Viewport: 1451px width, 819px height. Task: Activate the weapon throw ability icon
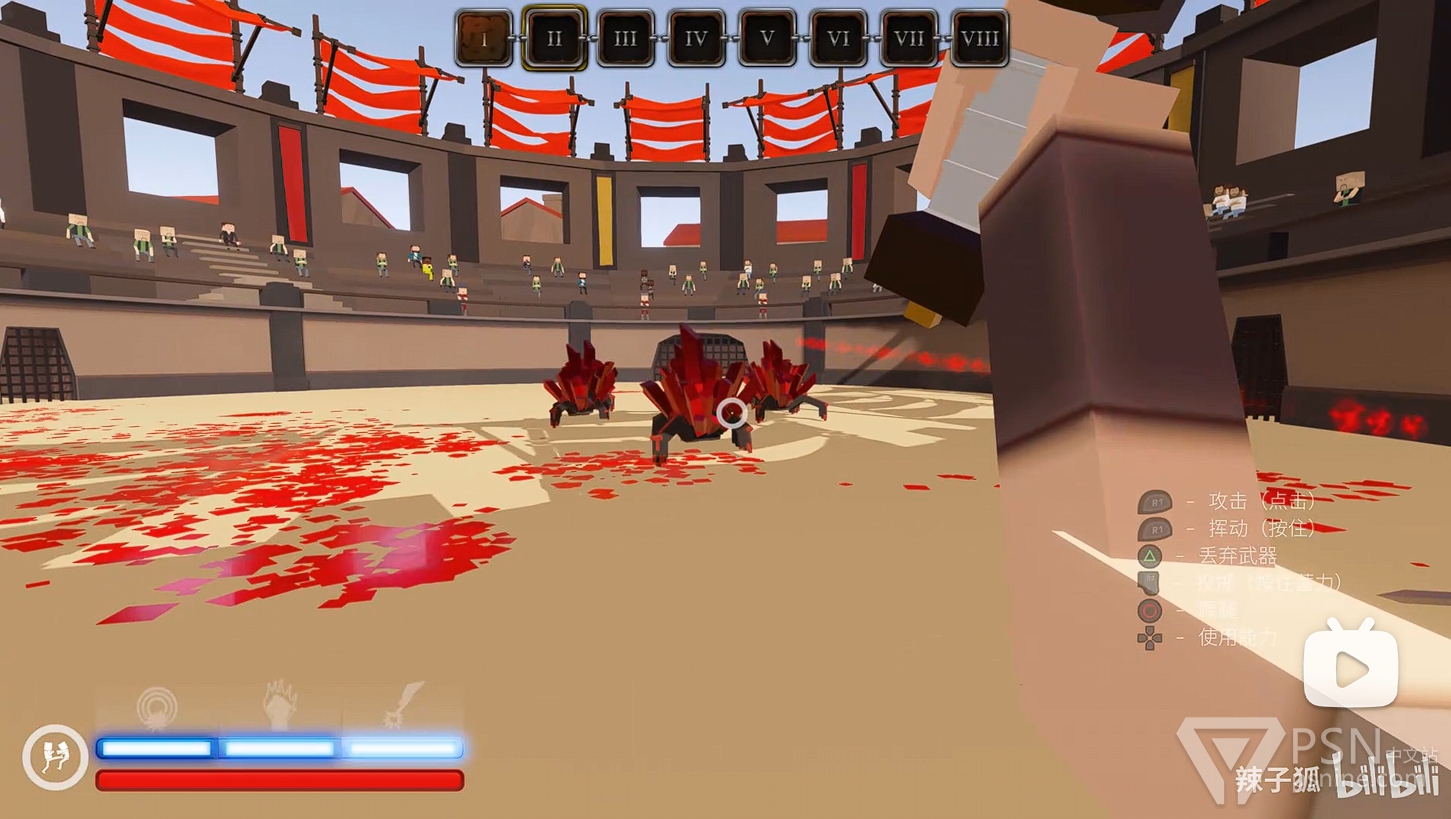pos(403,704)
